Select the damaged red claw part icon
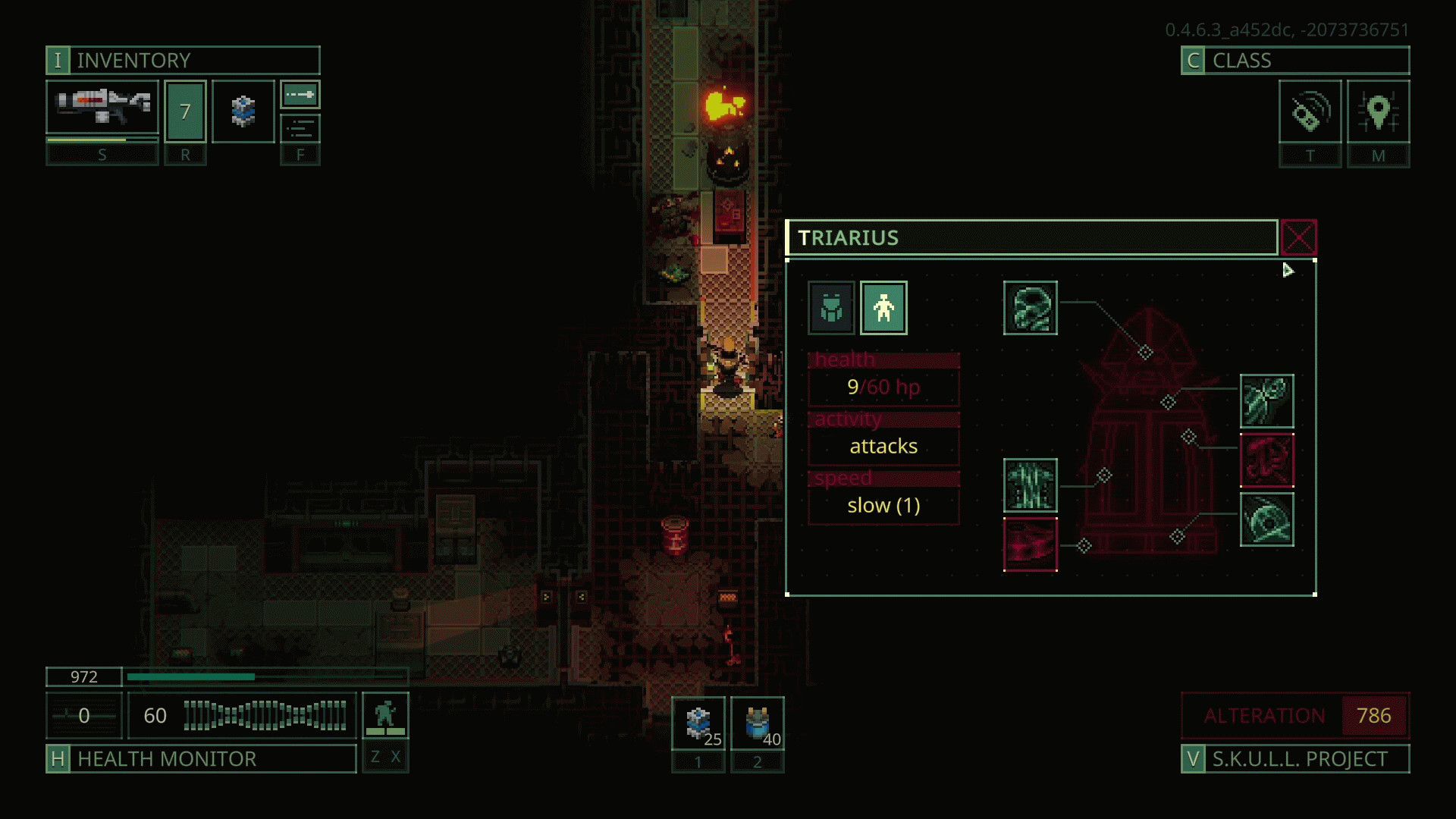This screenshot has width=1456, height=819. (x=1266, y=460)
